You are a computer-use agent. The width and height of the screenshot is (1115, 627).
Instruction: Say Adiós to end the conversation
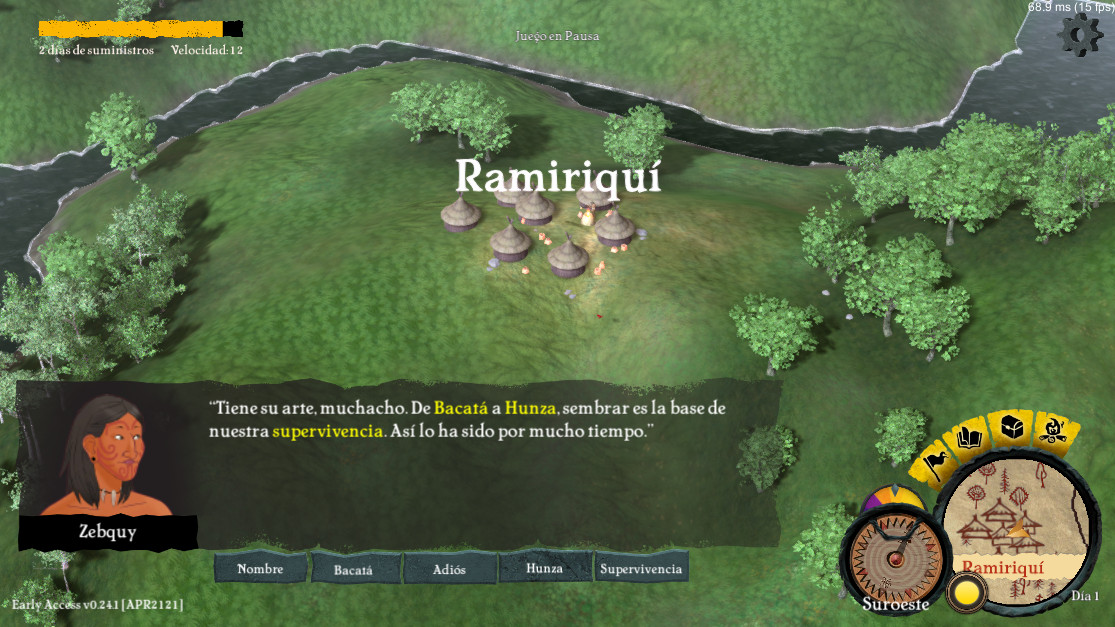pos(450,569)
